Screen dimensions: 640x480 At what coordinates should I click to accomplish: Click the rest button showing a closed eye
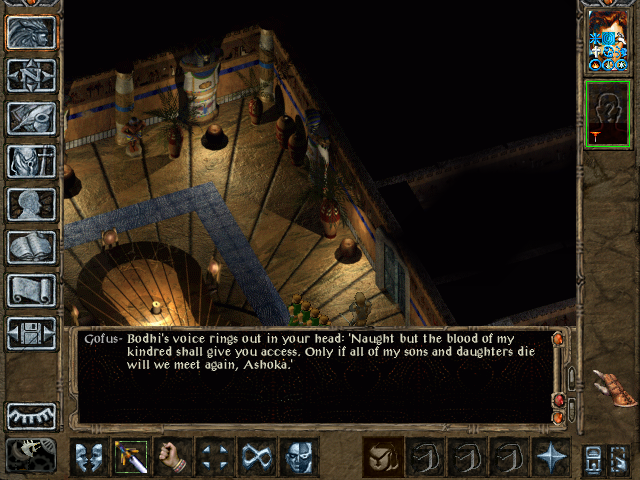click(31, 415)
